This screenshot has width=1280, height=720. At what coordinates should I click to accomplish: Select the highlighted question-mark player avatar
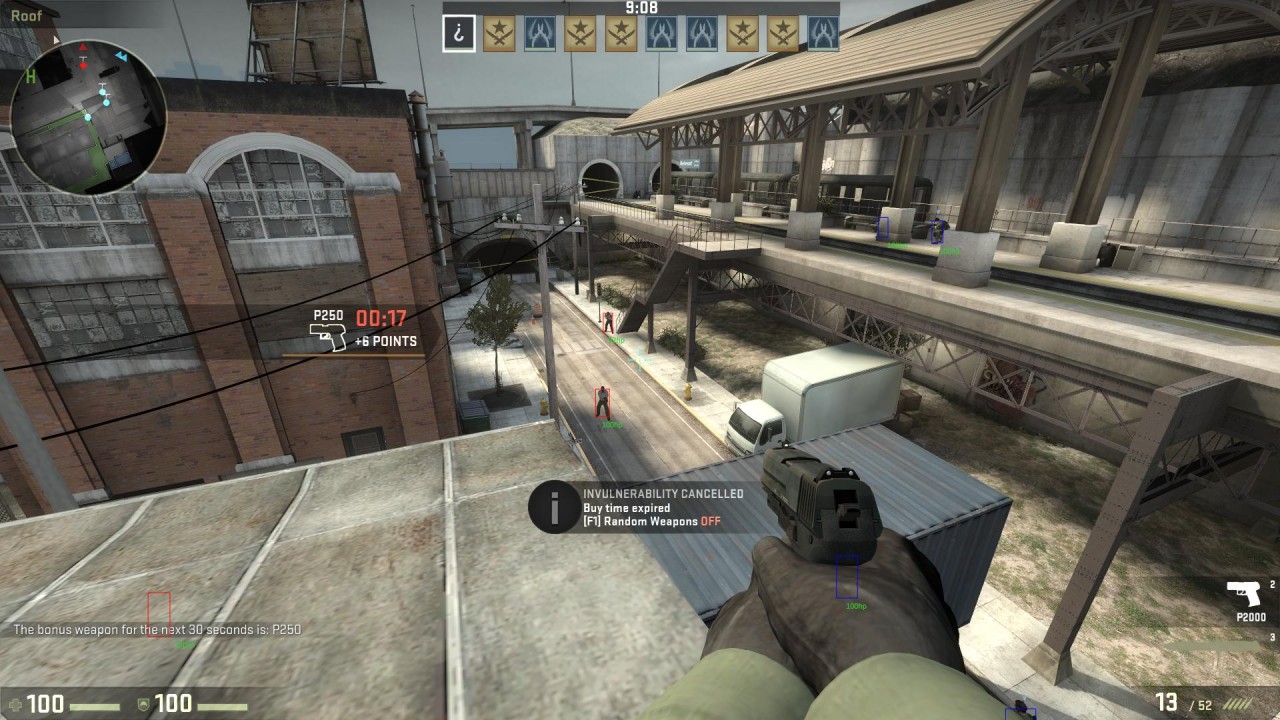coord(459,33)
